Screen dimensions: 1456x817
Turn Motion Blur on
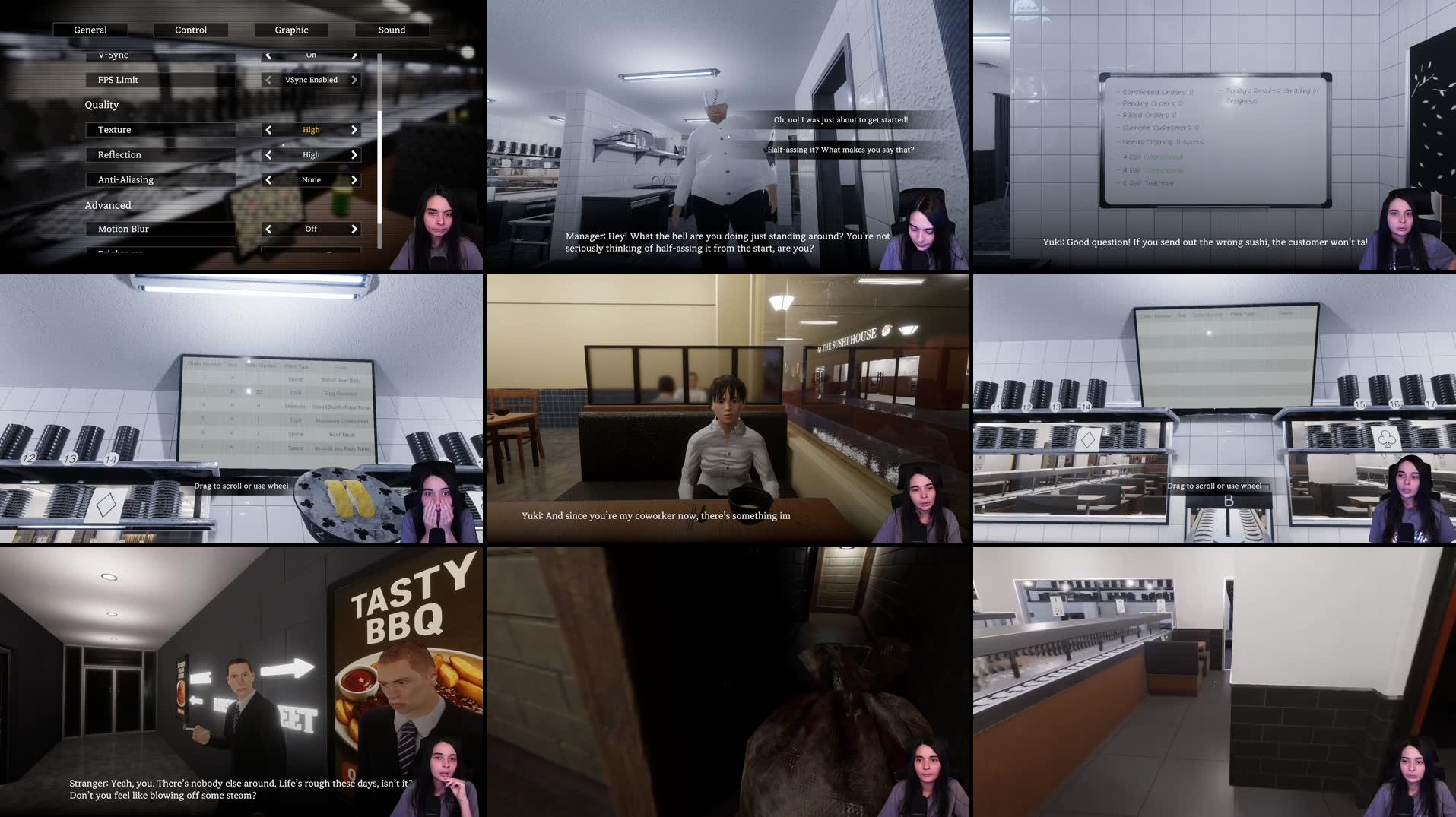[x=354, y=228]
